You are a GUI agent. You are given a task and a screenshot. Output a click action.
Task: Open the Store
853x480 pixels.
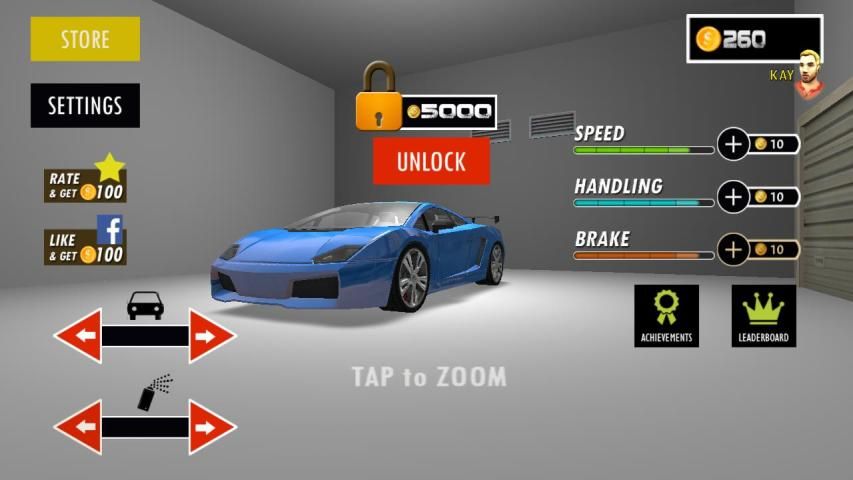coord(85,39)
